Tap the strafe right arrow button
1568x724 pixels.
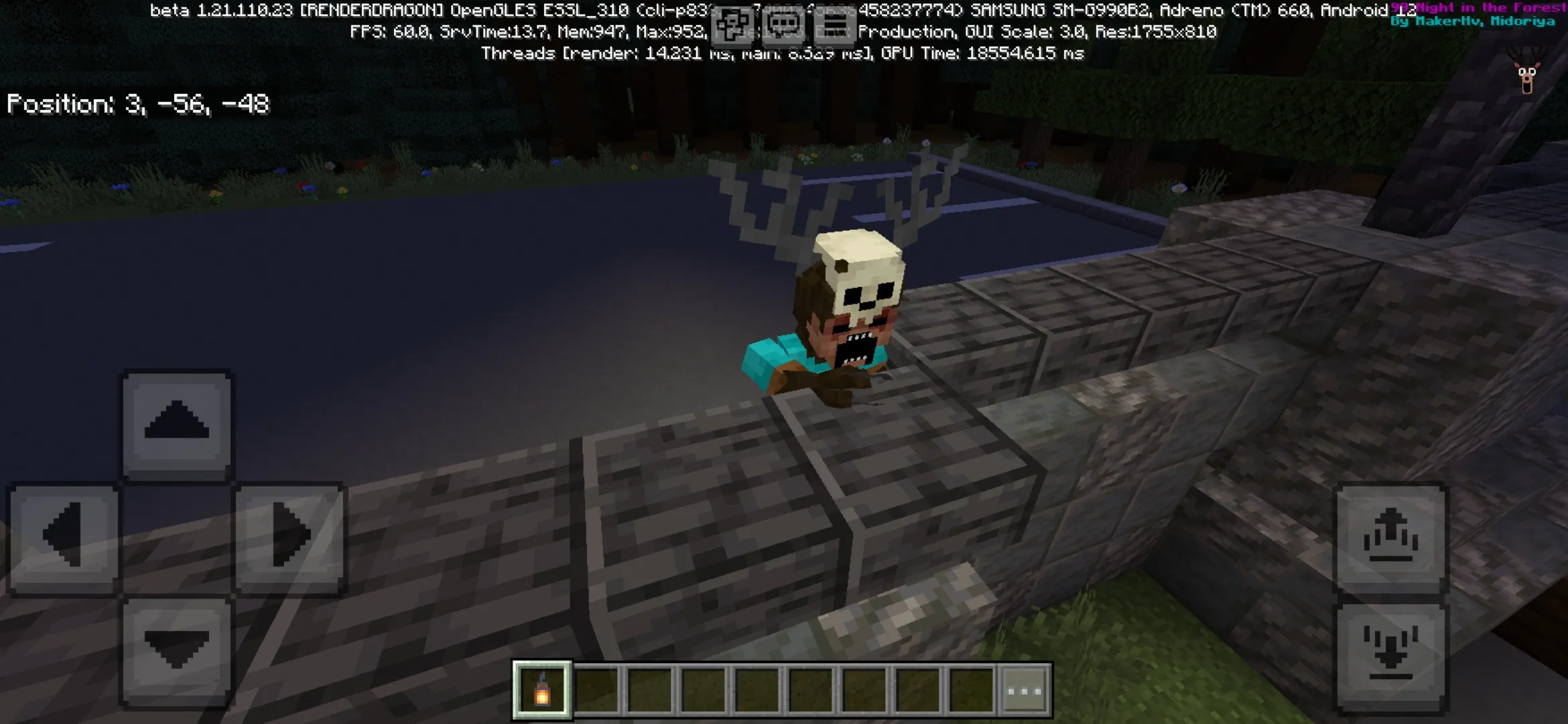(290, 536)
